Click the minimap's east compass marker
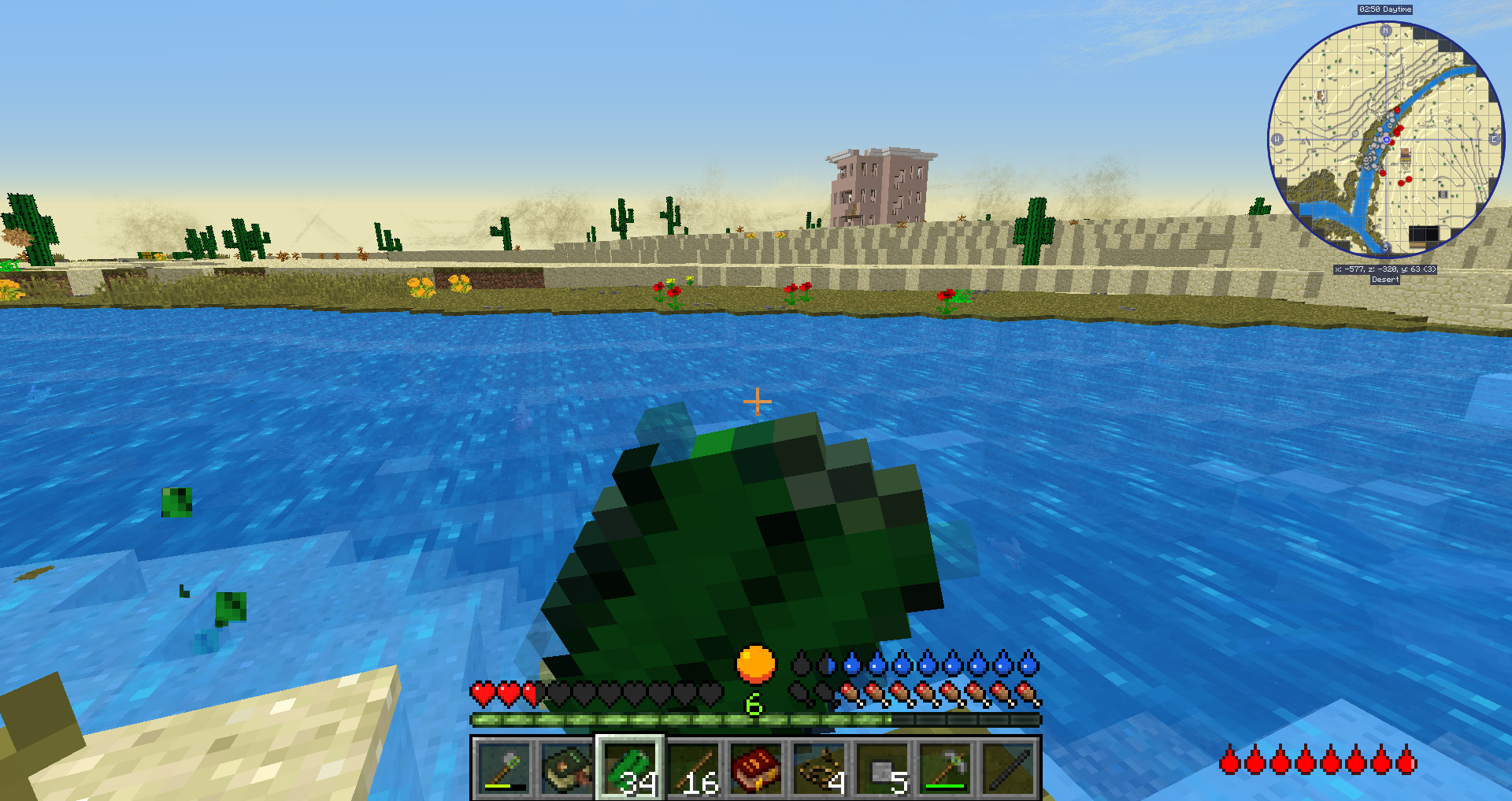Viewport: 1512px width, 801px height. tap(1494, 139)
